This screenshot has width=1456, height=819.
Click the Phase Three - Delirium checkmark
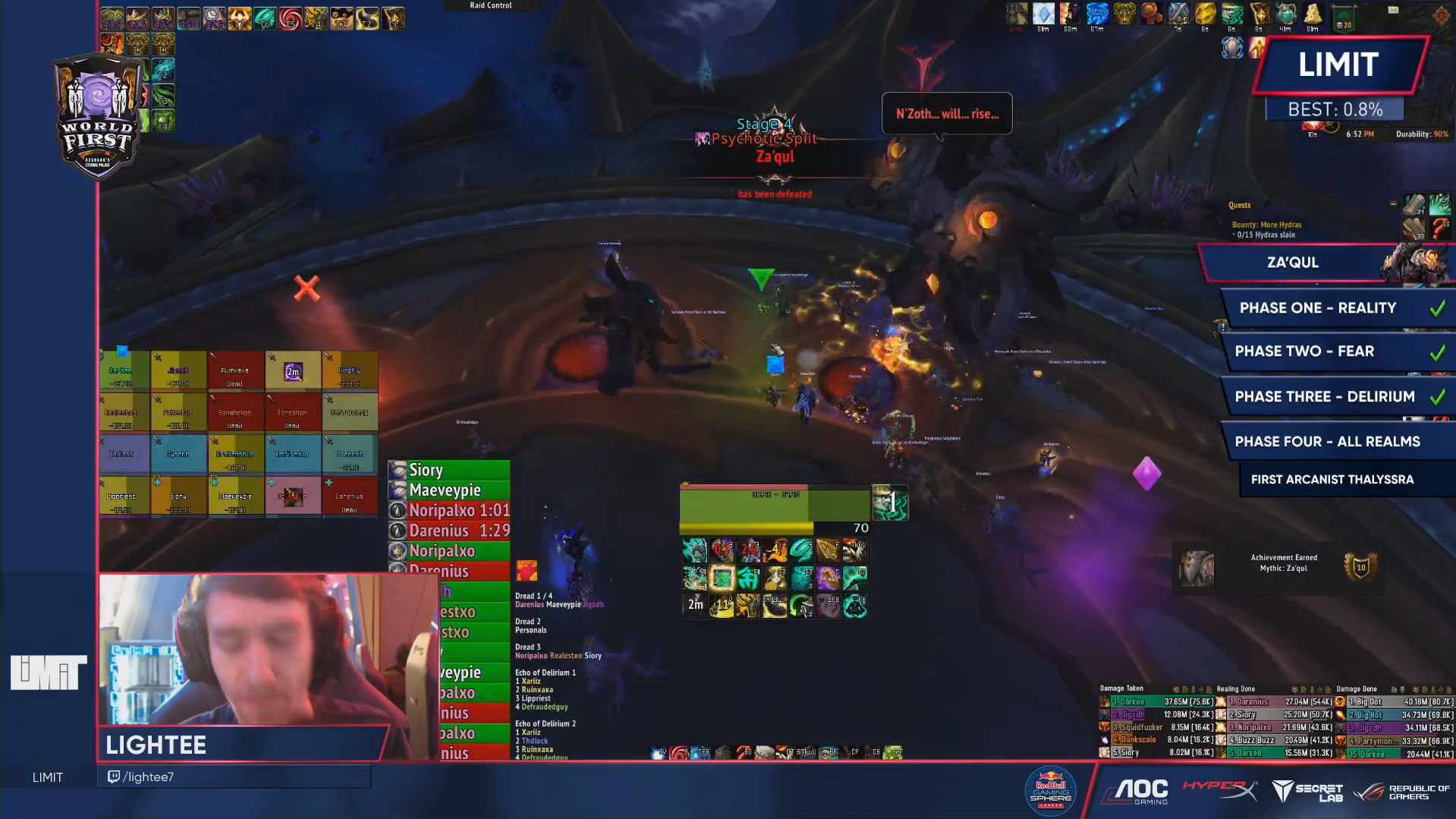[1436, 395]
